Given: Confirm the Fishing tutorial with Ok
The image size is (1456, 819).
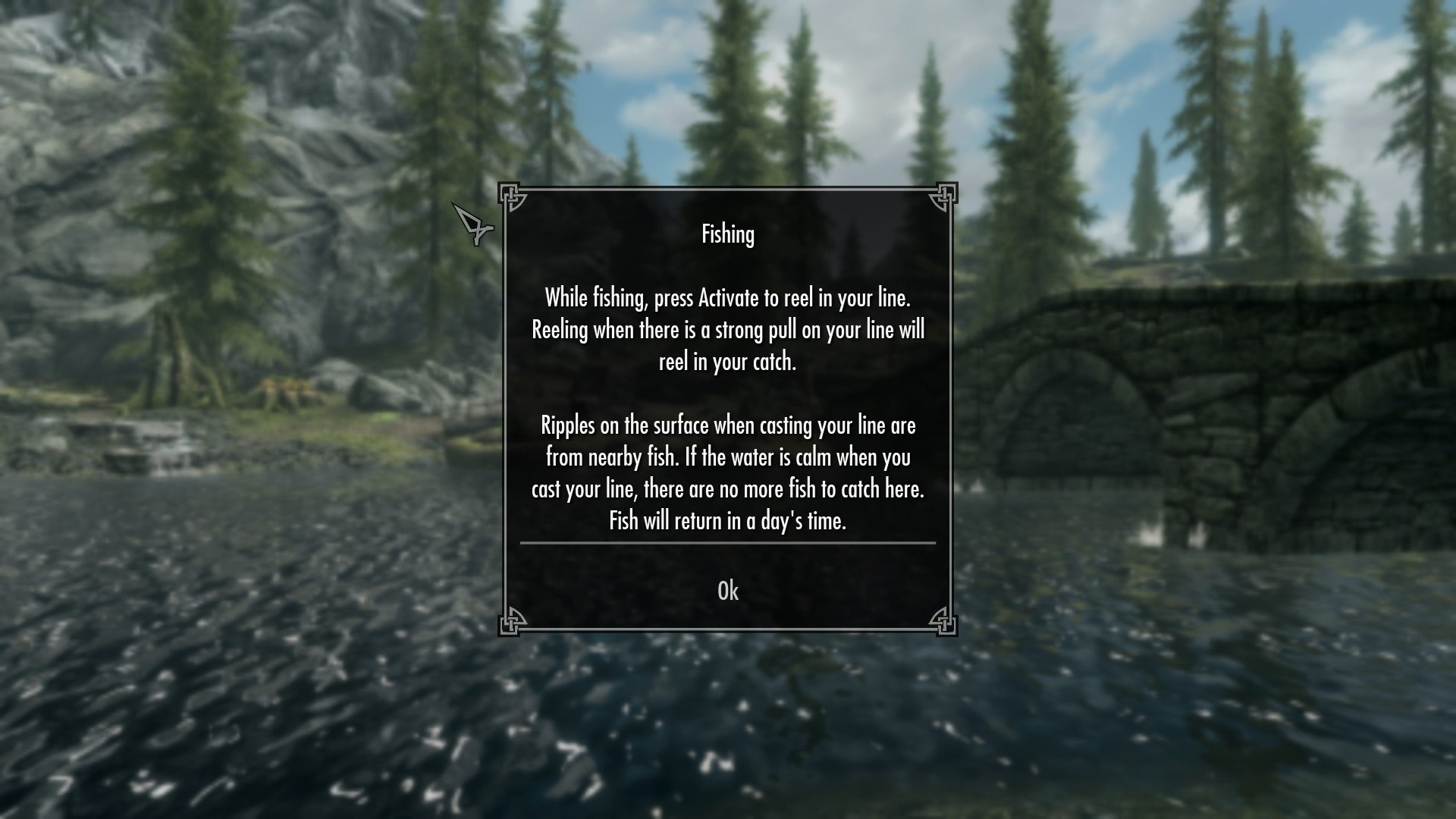Looking at the screenshot, I should click(727, 591).
